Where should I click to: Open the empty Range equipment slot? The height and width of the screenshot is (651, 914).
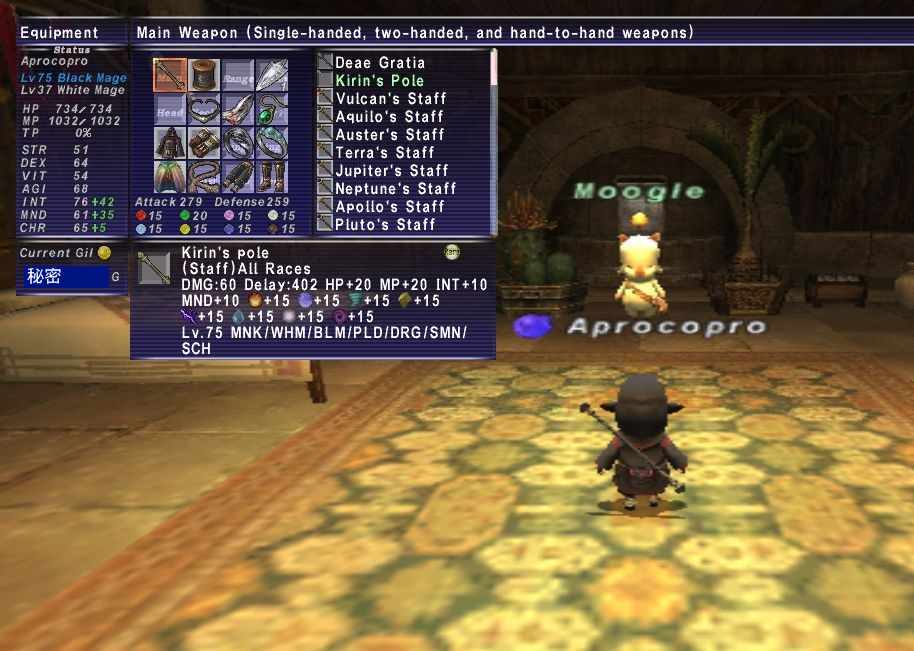tap(238, 75)
